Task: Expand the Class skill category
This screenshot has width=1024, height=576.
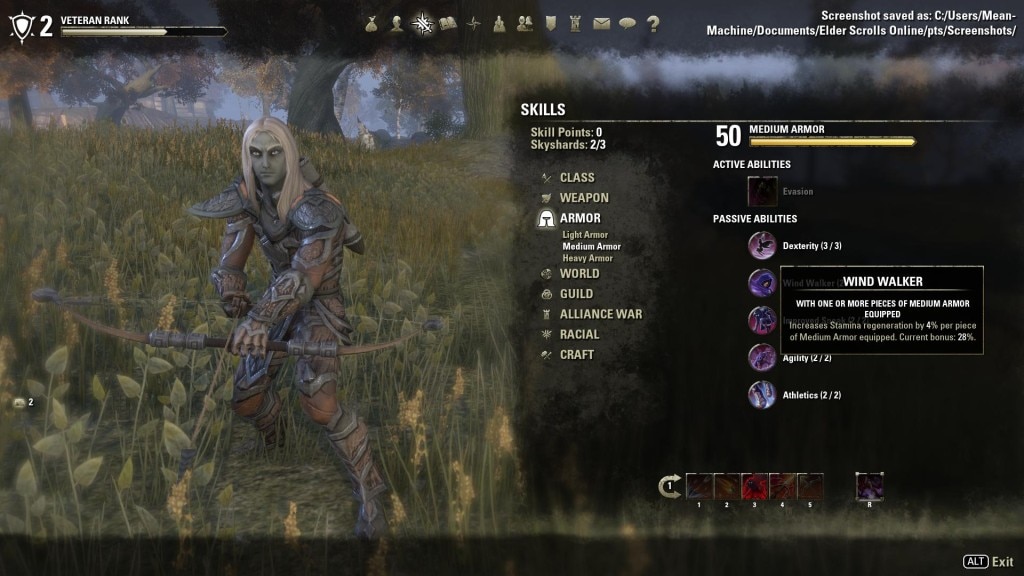Action: (x=576, y=178)
